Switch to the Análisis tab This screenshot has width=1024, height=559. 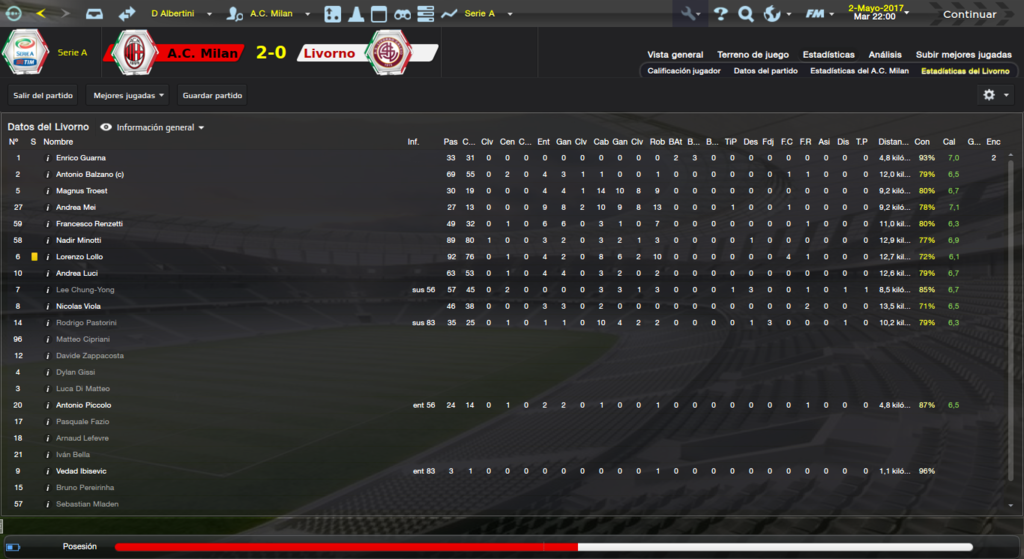click(885, 54)
